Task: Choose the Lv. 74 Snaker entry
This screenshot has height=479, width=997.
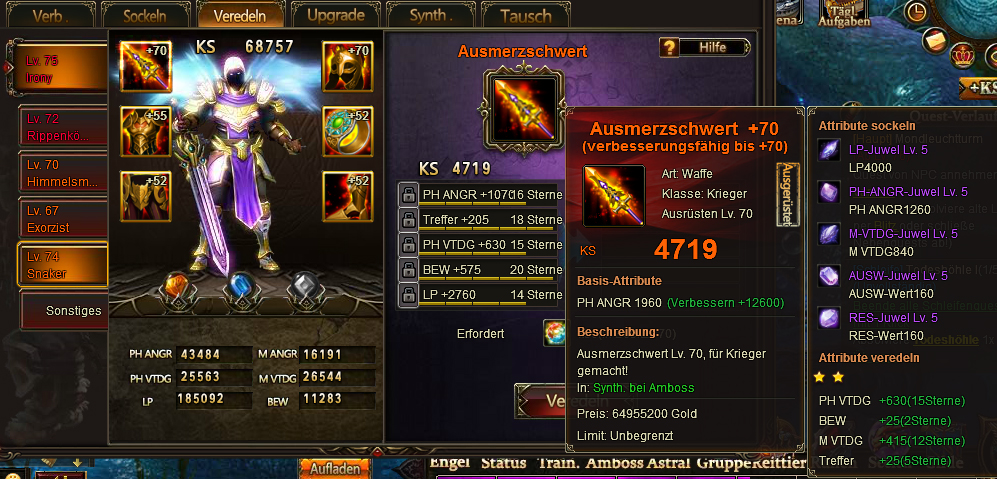Action: tap(62, 265)
